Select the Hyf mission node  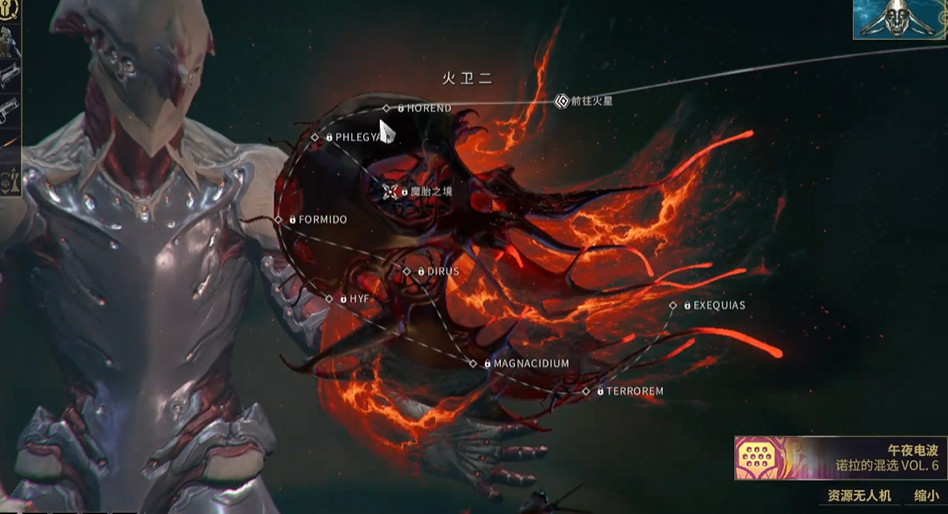tap(329, 299)
